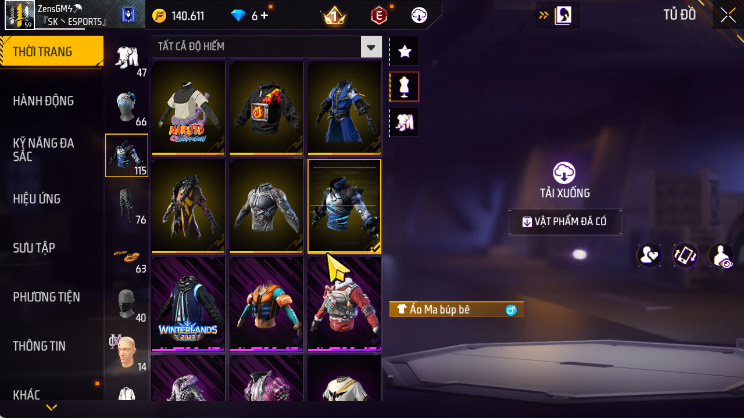Open the HÀNH ĐỘNG category
This screenshot has width=744, height=418.
pyautogui.click(x=44, y=101)
